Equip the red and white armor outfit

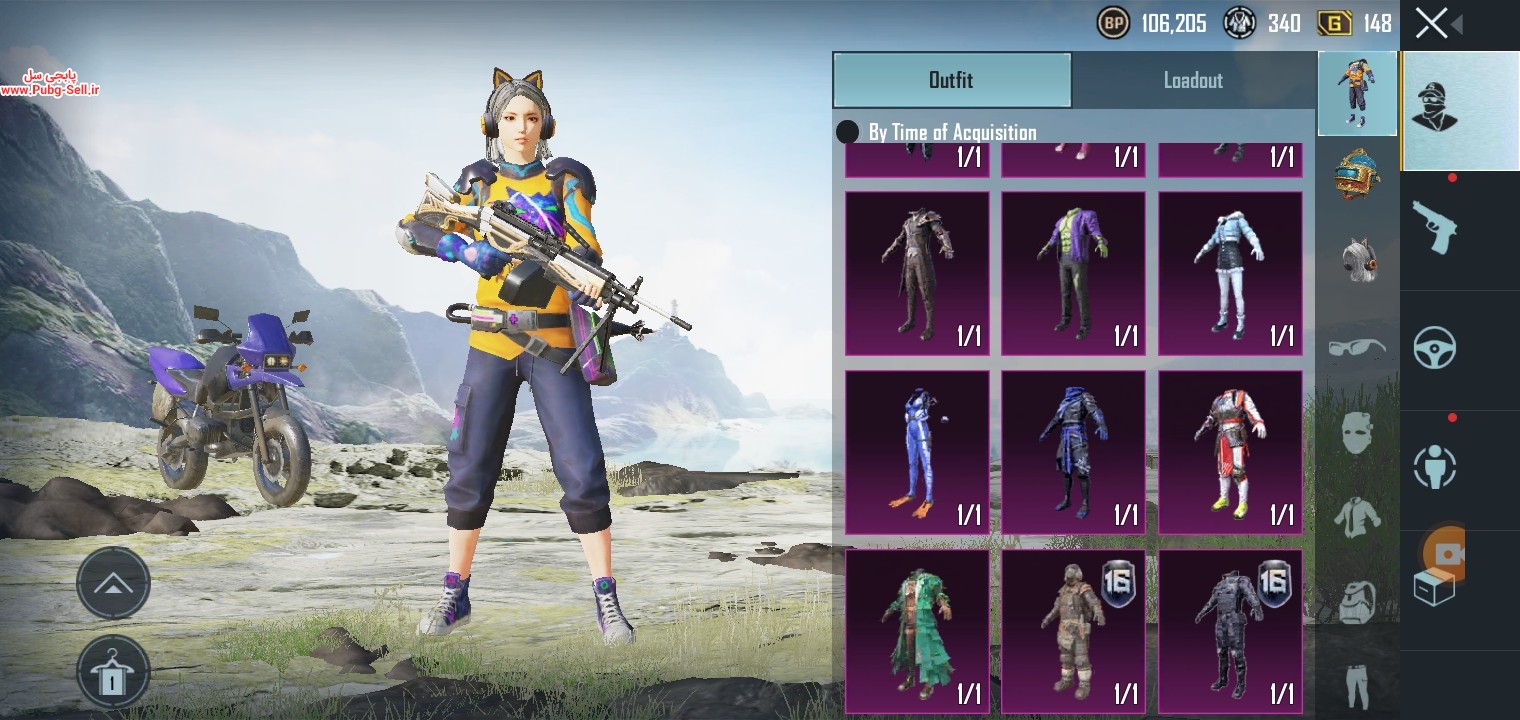(1230, 452)
